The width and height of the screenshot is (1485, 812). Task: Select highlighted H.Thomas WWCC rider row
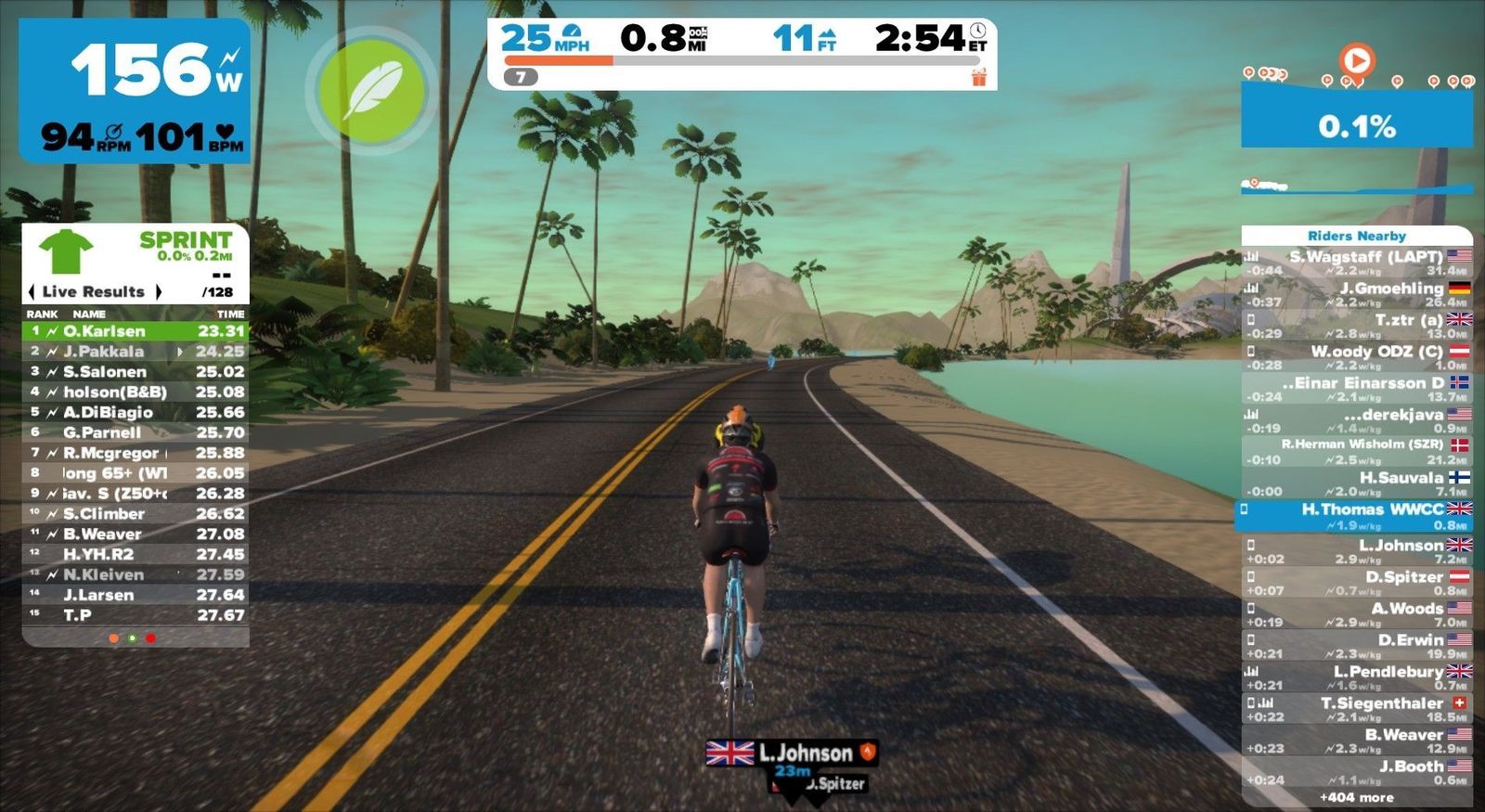pyautogui.click(x=1355, y=516)
